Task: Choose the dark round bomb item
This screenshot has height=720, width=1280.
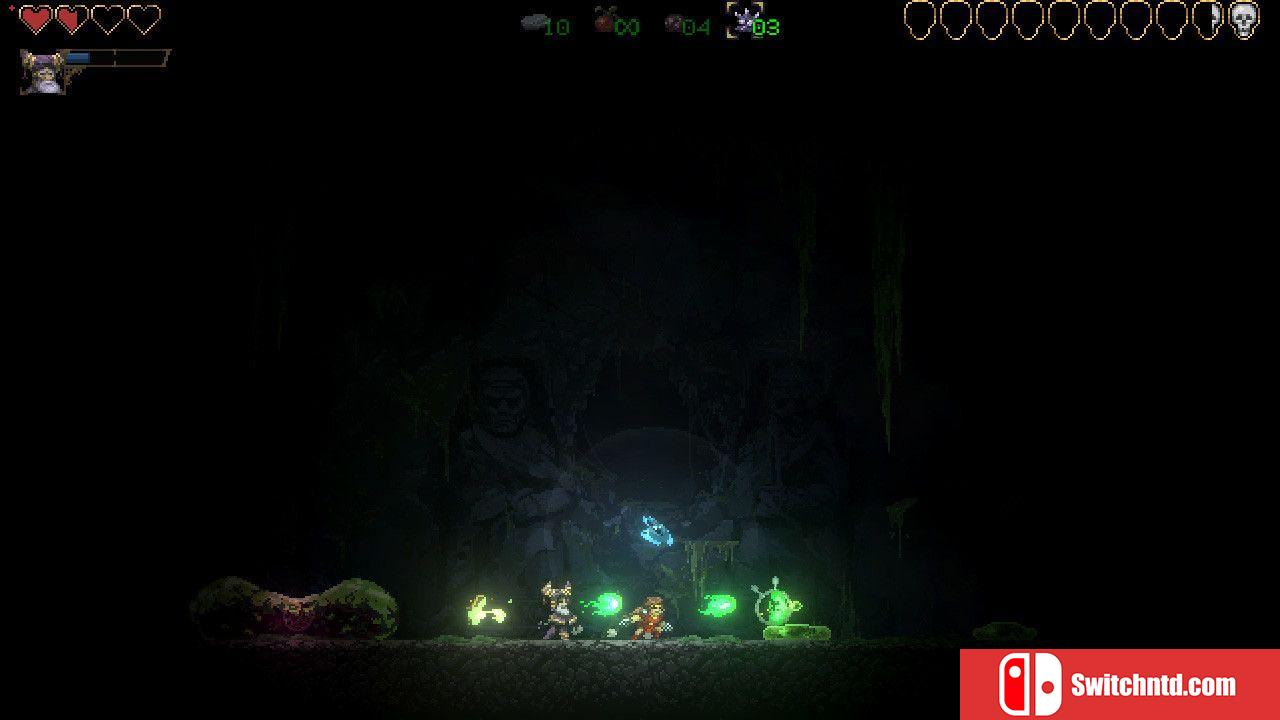Action: pos(674,23)
